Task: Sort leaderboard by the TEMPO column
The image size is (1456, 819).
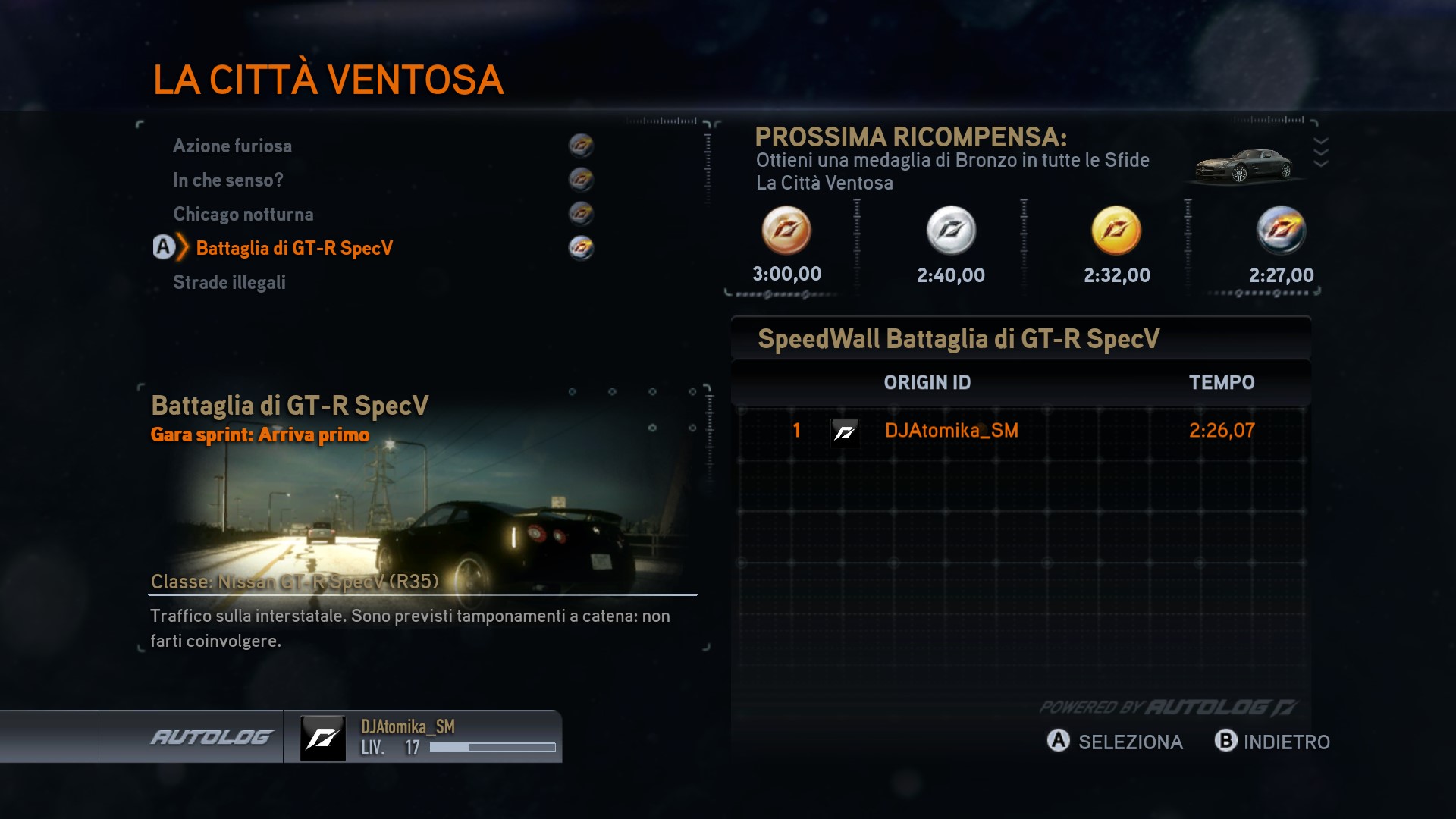Action: (x=1221, y=382)
